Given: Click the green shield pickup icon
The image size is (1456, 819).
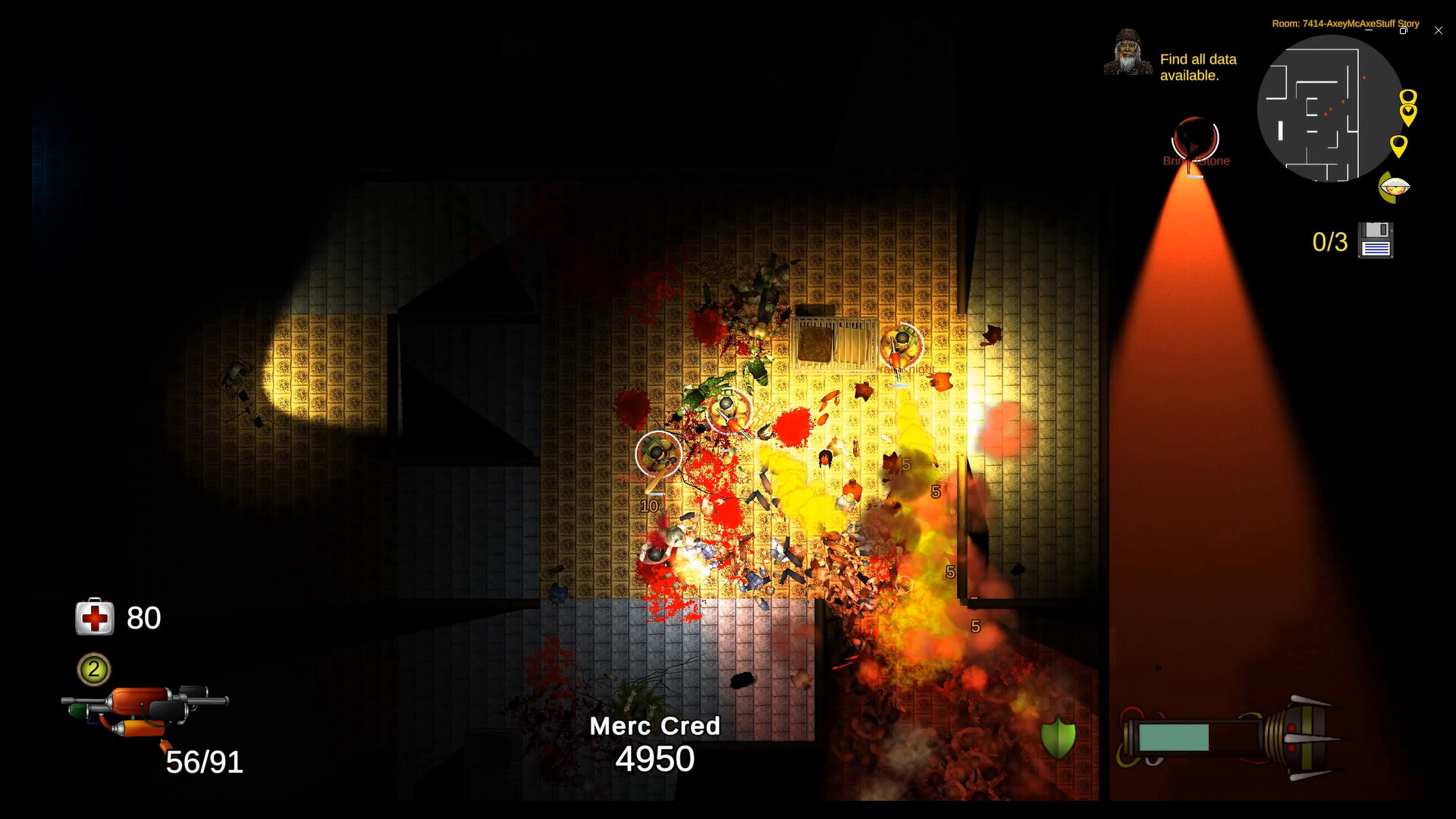Looking at the screenshot, I should 1057,737.
